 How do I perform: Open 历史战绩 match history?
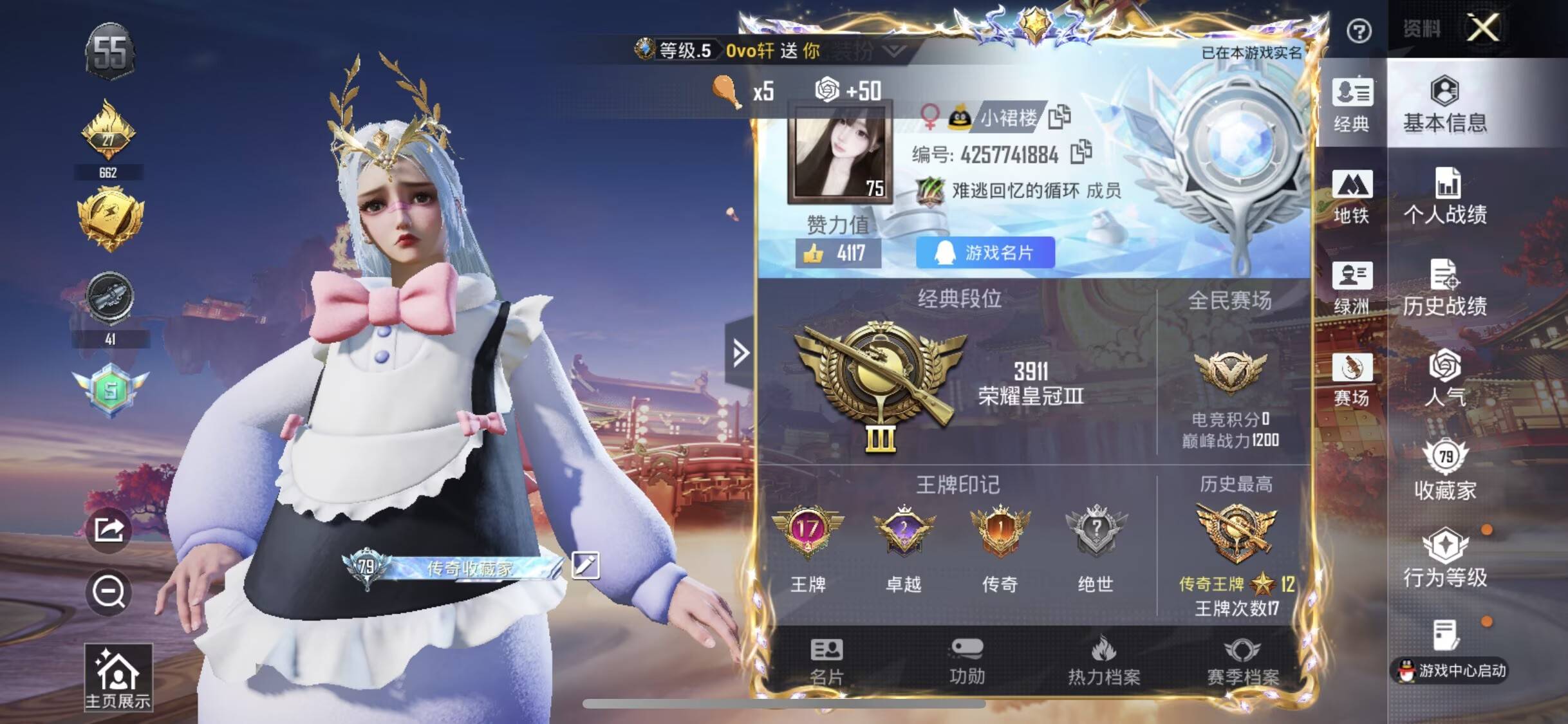[x=1444, y=288]
